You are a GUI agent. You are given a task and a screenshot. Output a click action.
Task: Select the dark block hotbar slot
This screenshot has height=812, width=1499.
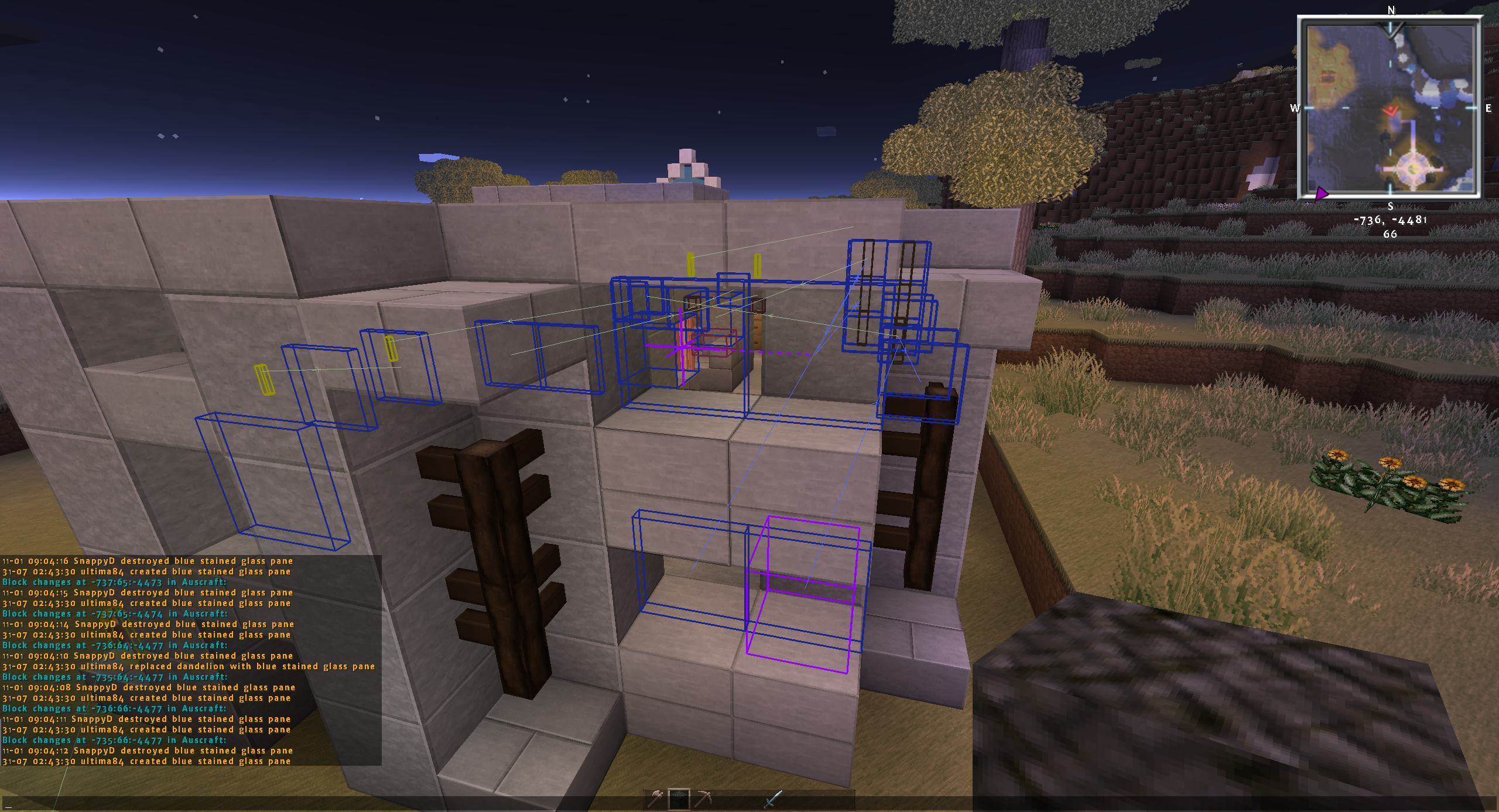tap(679, 799)
